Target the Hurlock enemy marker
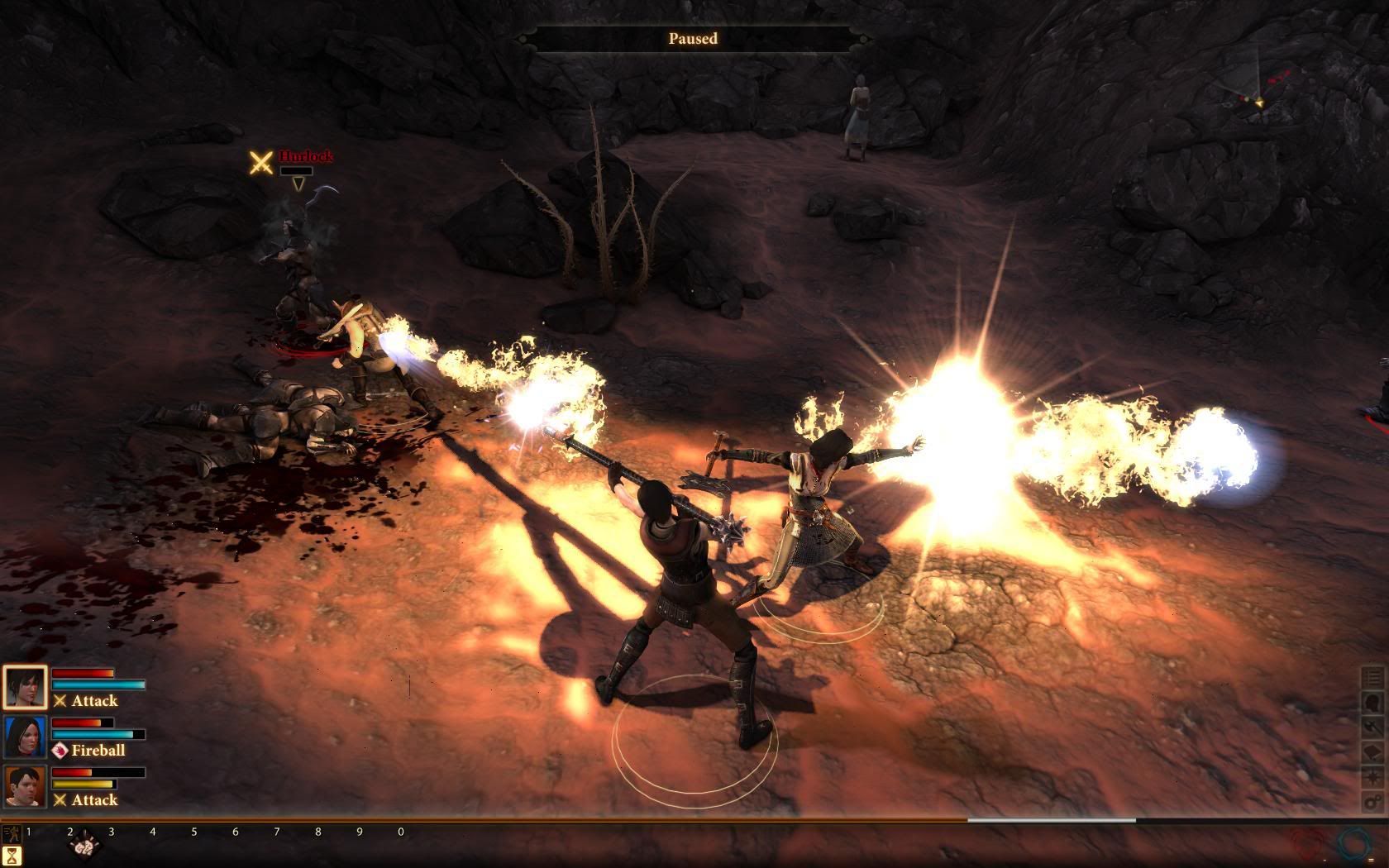1389x868 pixels. 261,162
